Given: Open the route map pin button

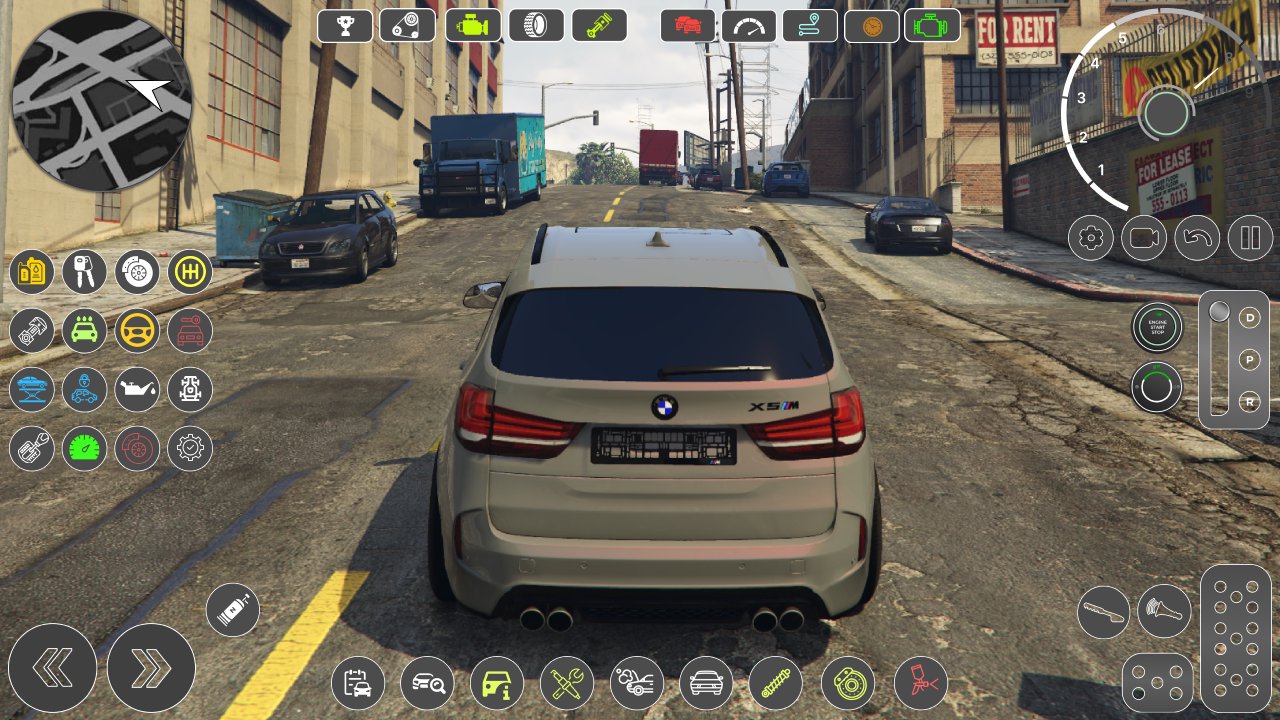Looking at the screenshot, I should (x=810, y=26).
